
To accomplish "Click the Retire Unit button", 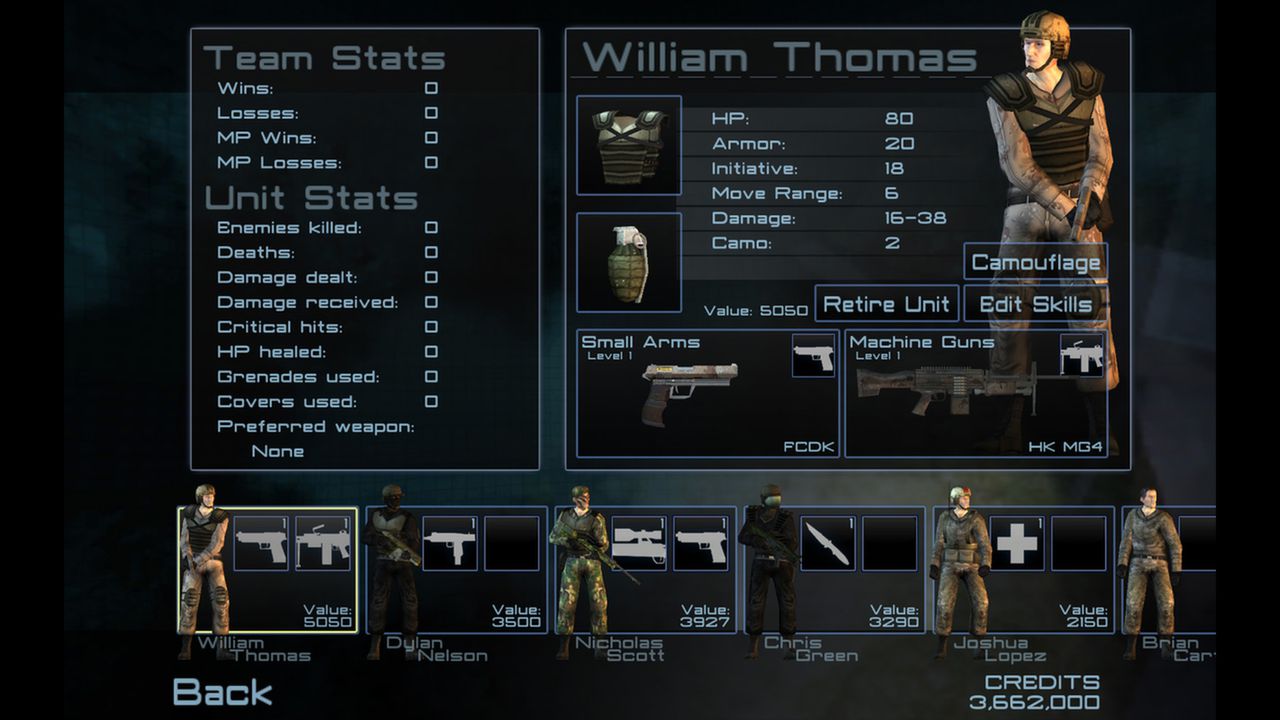I will coord(886,304).
